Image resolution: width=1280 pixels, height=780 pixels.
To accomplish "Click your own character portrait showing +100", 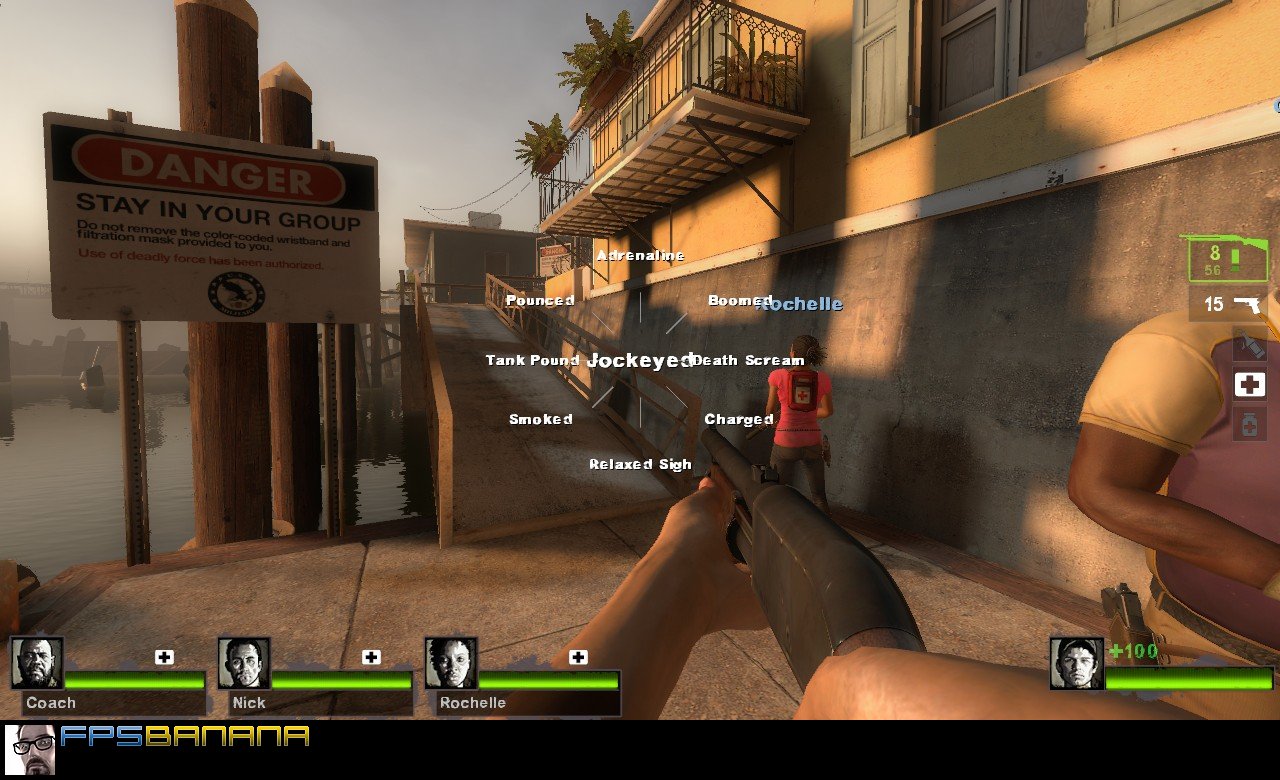I will coord(1075,662).
